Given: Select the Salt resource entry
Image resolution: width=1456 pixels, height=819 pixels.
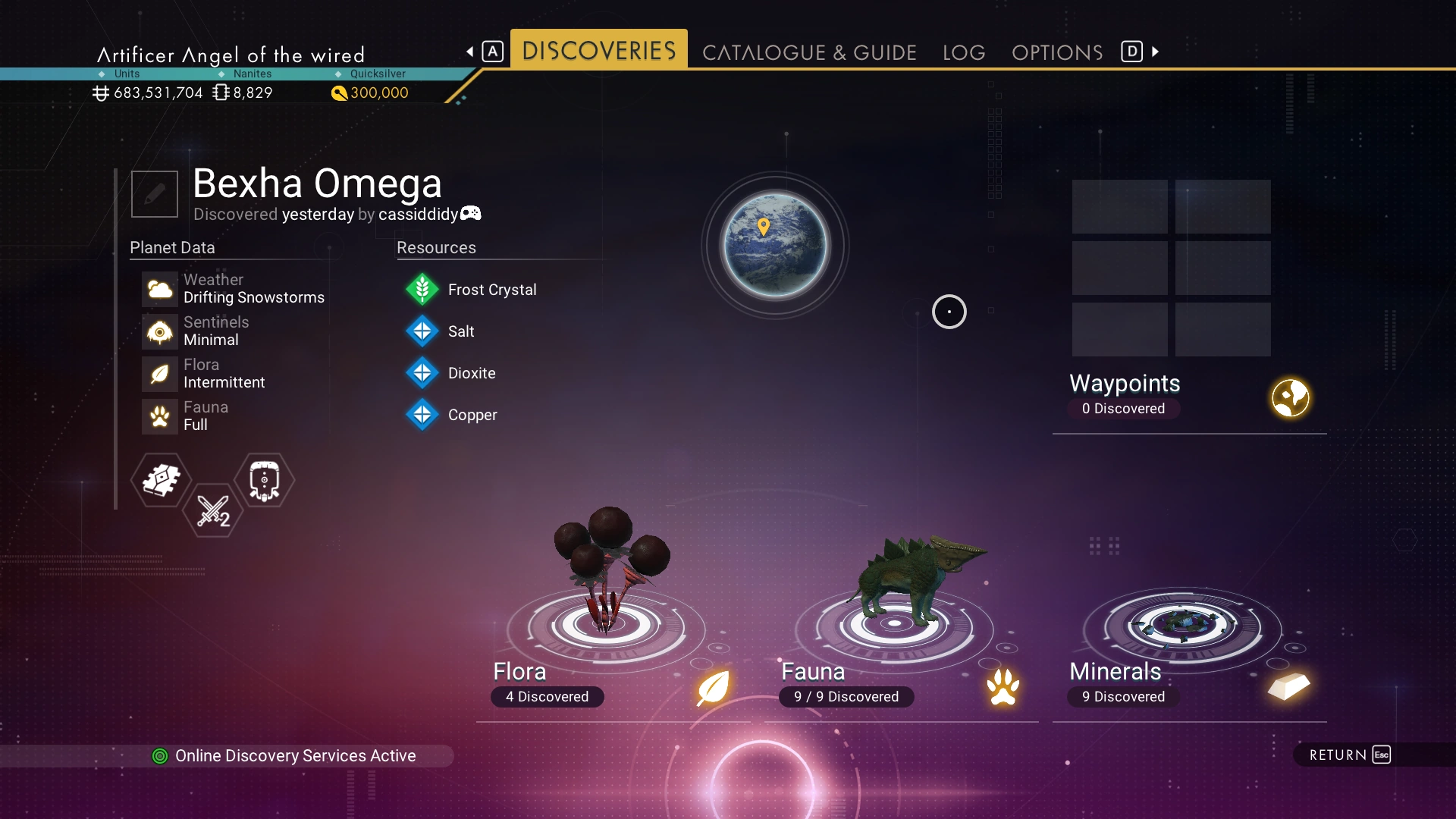Looking at the screenshot, I should coord(460,331).
